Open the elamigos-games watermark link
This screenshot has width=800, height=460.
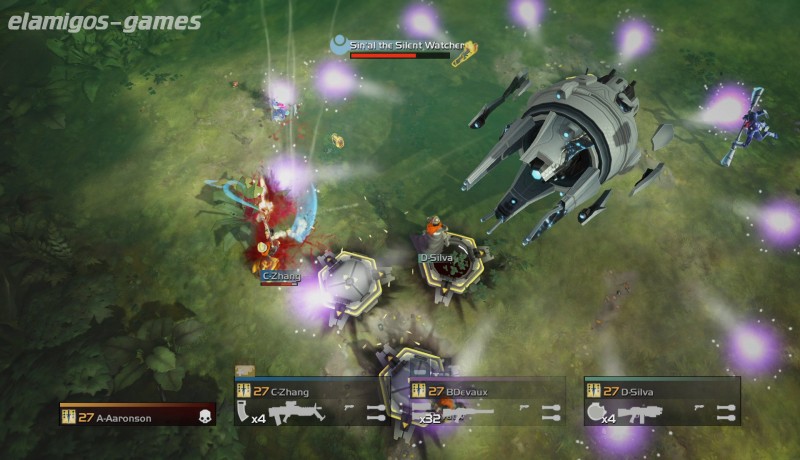pyautogui.click(x=104, y=21)
